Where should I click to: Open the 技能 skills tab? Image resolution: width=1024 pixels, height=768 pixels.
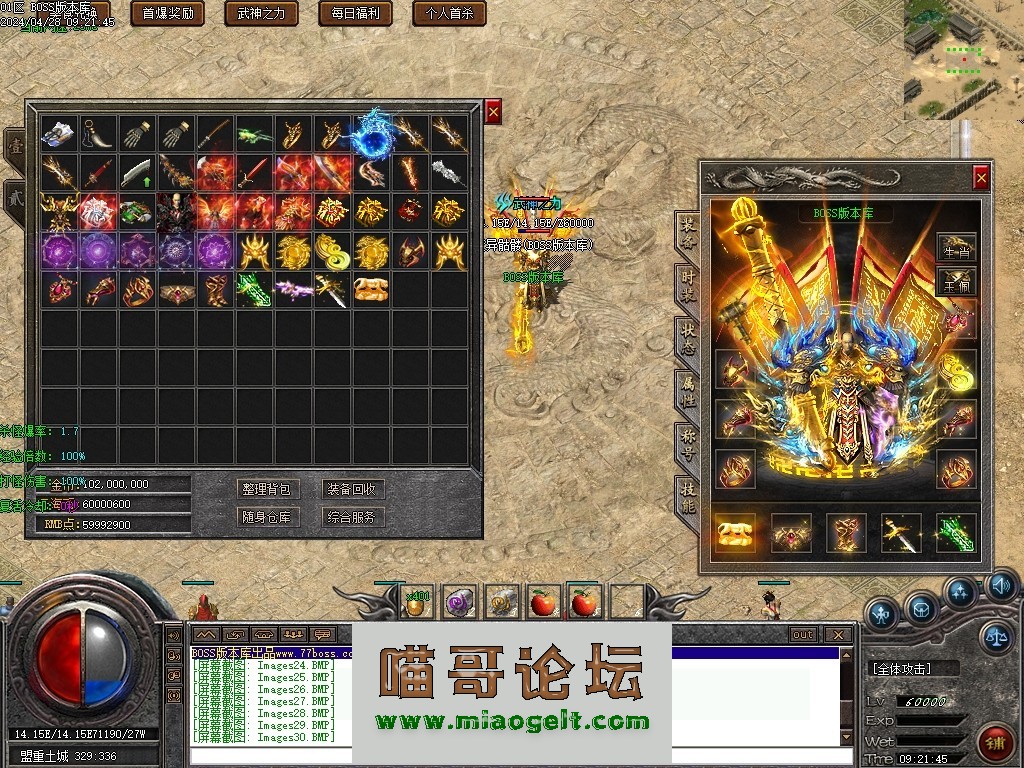pyautogui.click(x=688, y=494)
